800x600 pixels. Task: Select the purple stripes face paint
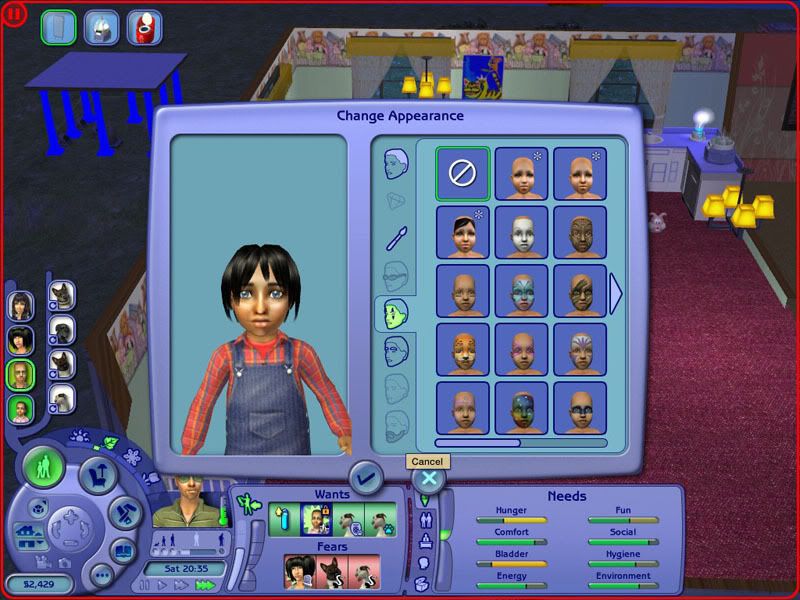click(580, 348)
